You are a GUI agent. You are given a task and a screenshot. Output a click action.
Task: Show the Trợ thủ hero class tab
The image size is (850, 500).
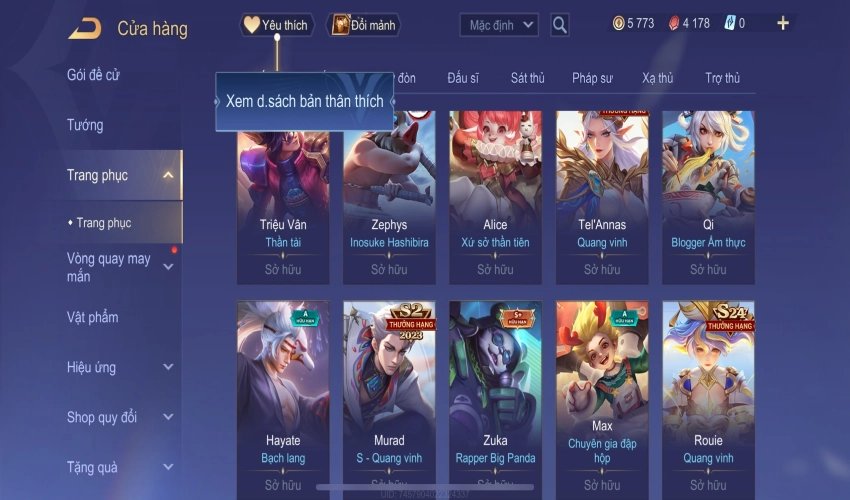click(x=722, y=78)
